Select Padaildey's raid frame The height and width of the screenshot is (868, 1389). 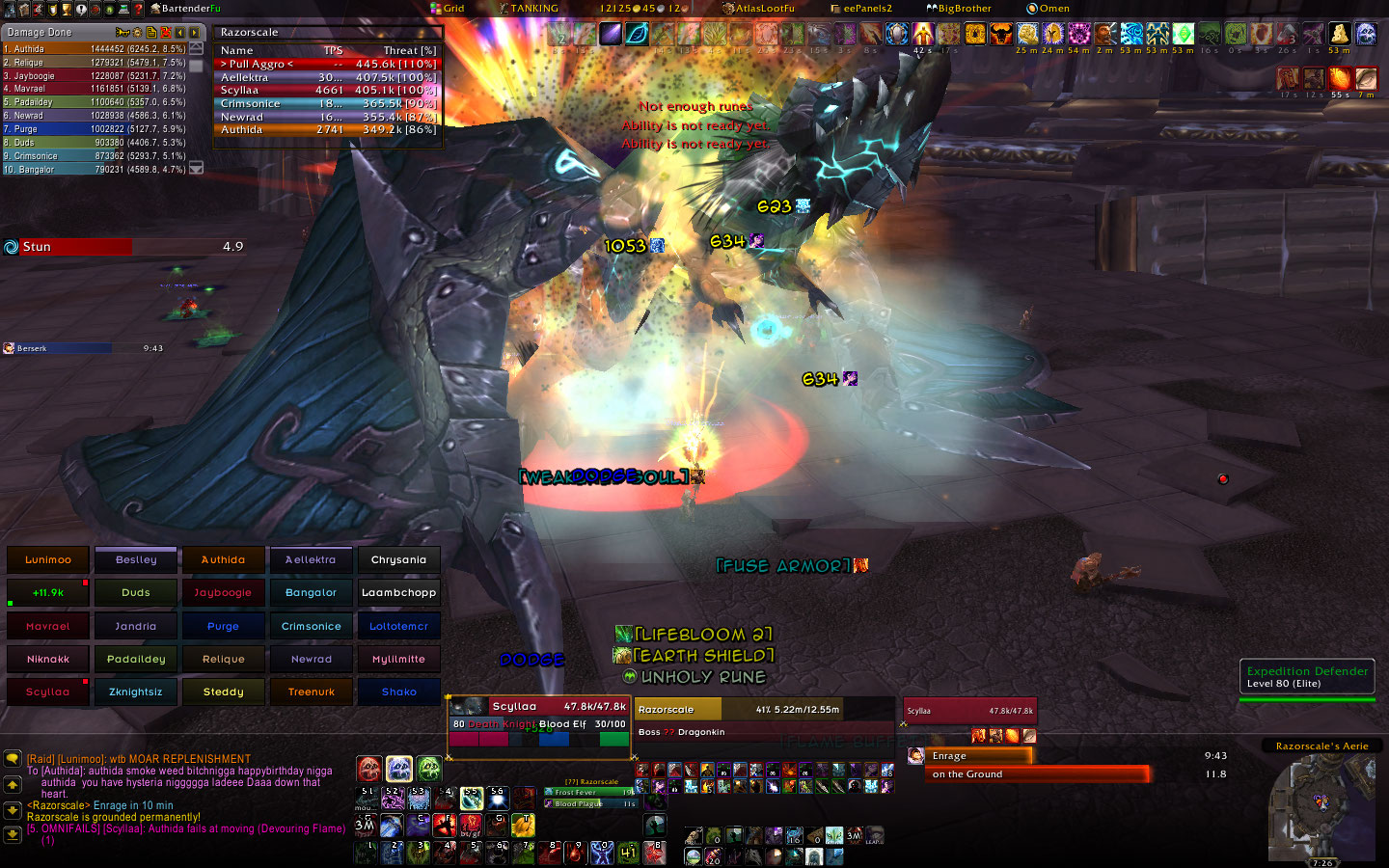[136, 659]
